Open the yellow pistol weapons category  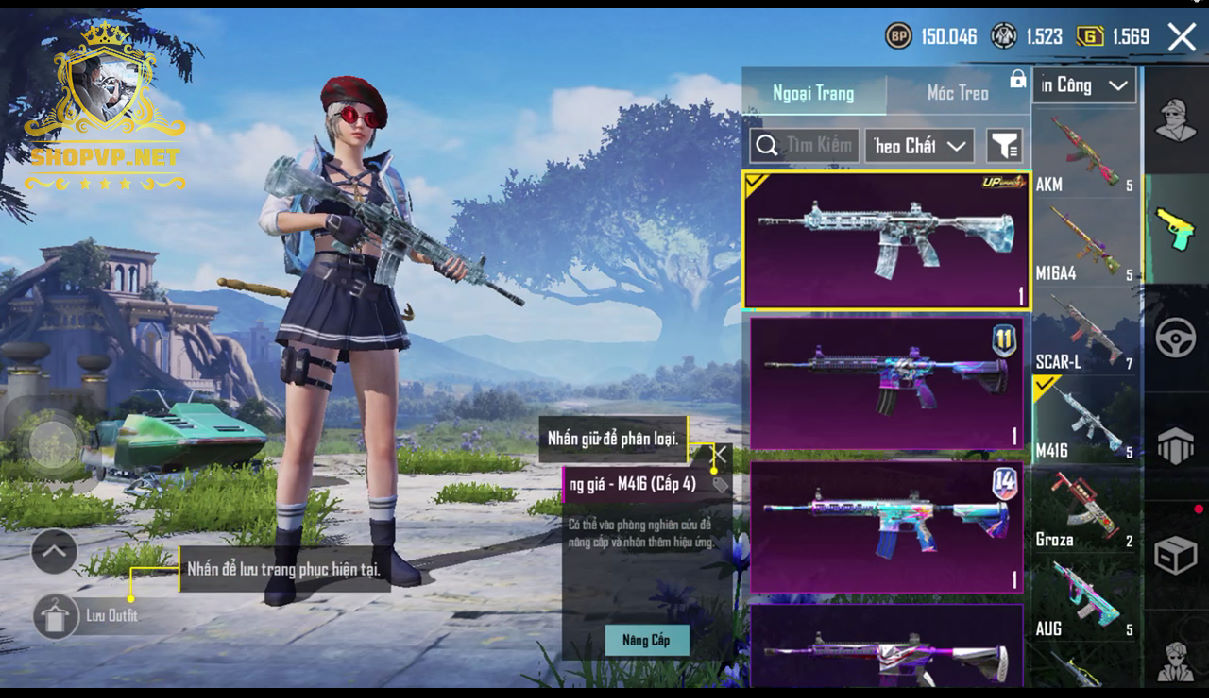click(x=1175, y=229)
